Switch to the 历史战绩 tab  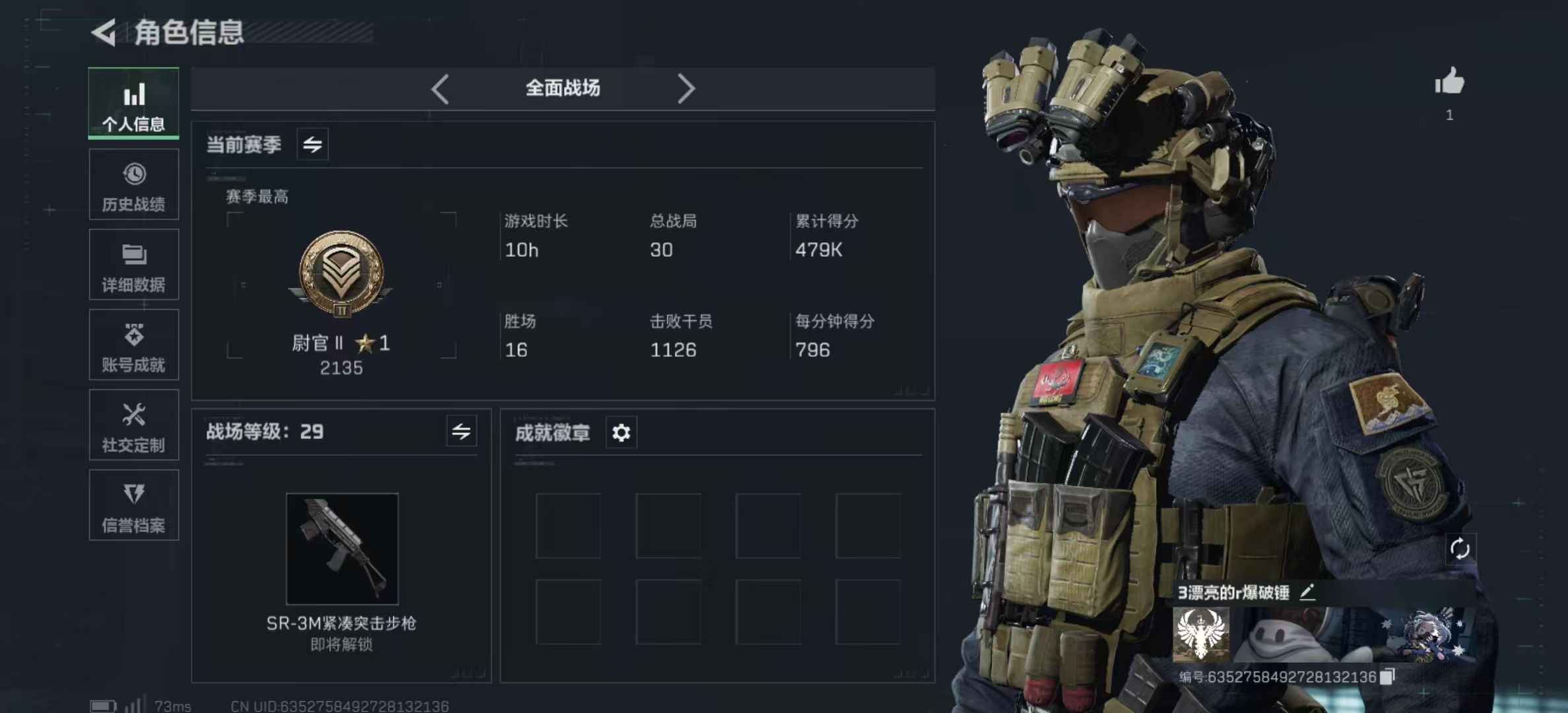[x=133, y=185]
